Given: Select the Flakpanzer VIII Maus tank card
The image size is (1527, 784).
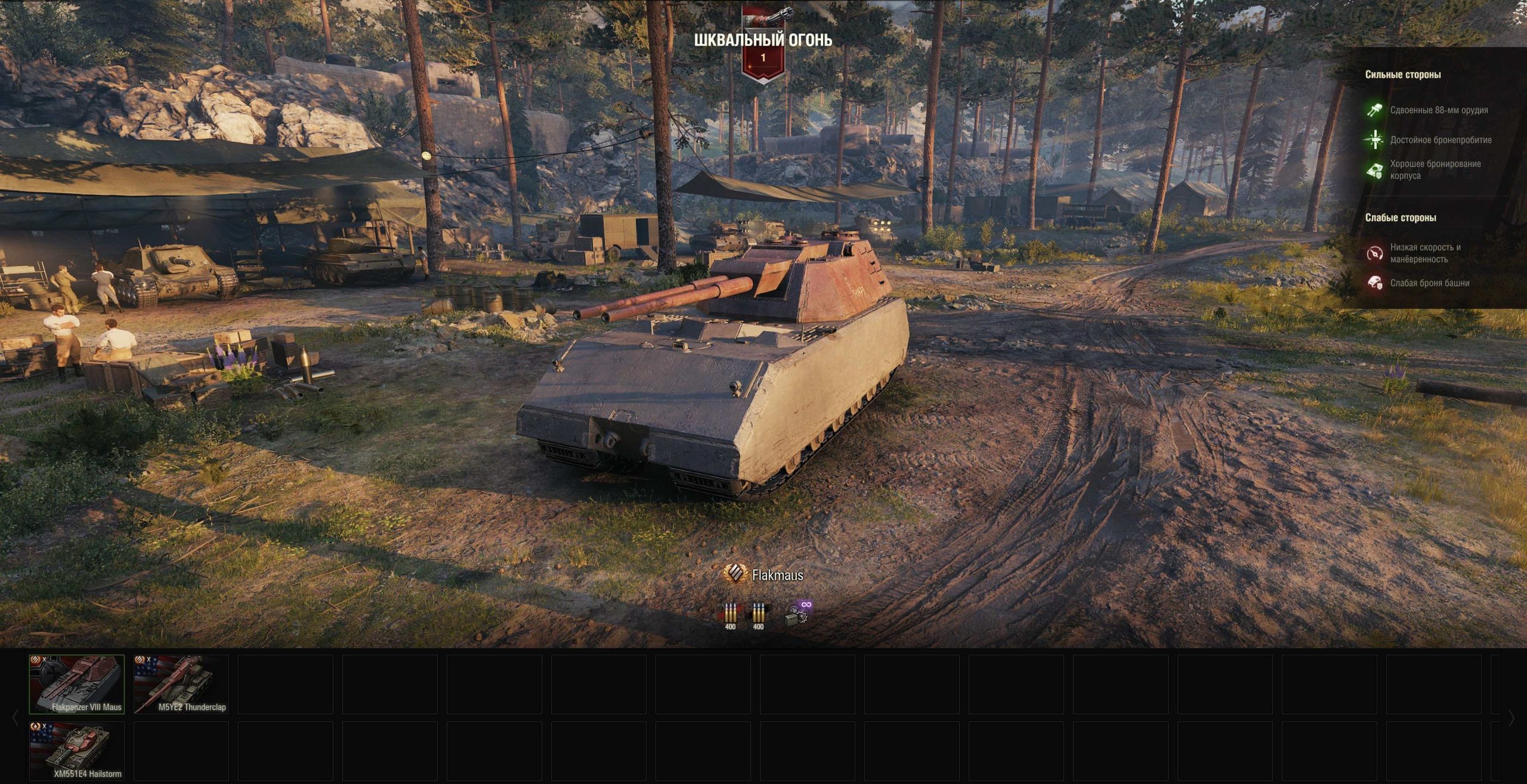Looking at the screenshot, I should [x=77, y=684].
